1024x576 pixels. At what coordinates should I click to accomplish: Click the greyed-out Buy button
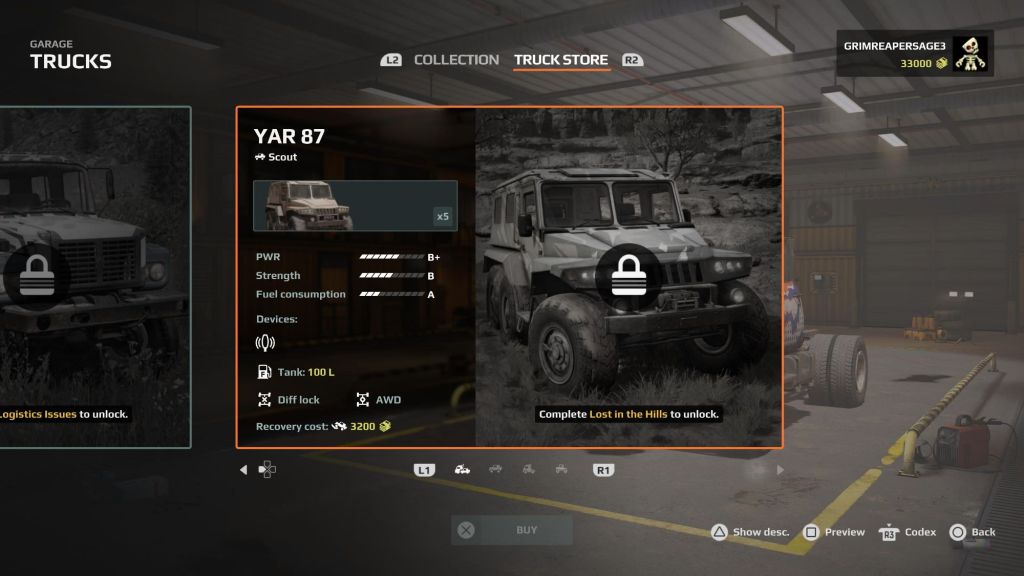pos(512,531)
